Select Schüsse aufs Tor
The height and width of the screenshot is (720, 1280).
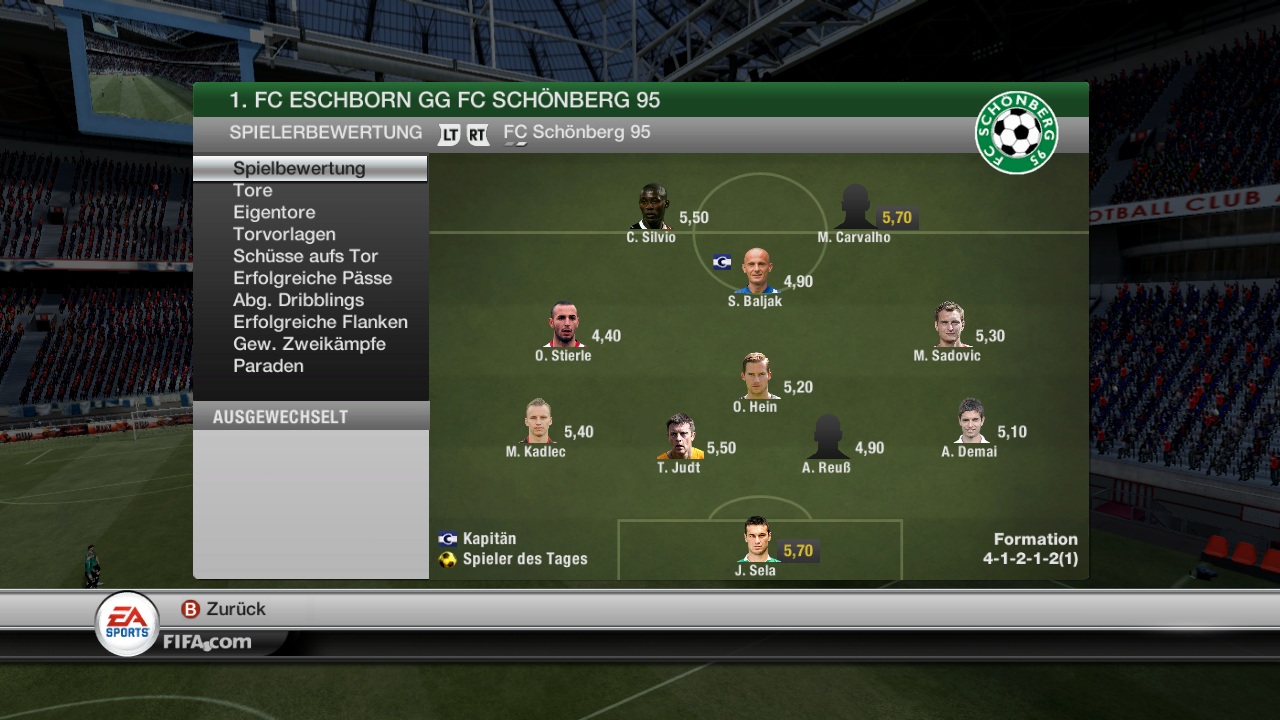pyautogui.click(x=305, y=256)
